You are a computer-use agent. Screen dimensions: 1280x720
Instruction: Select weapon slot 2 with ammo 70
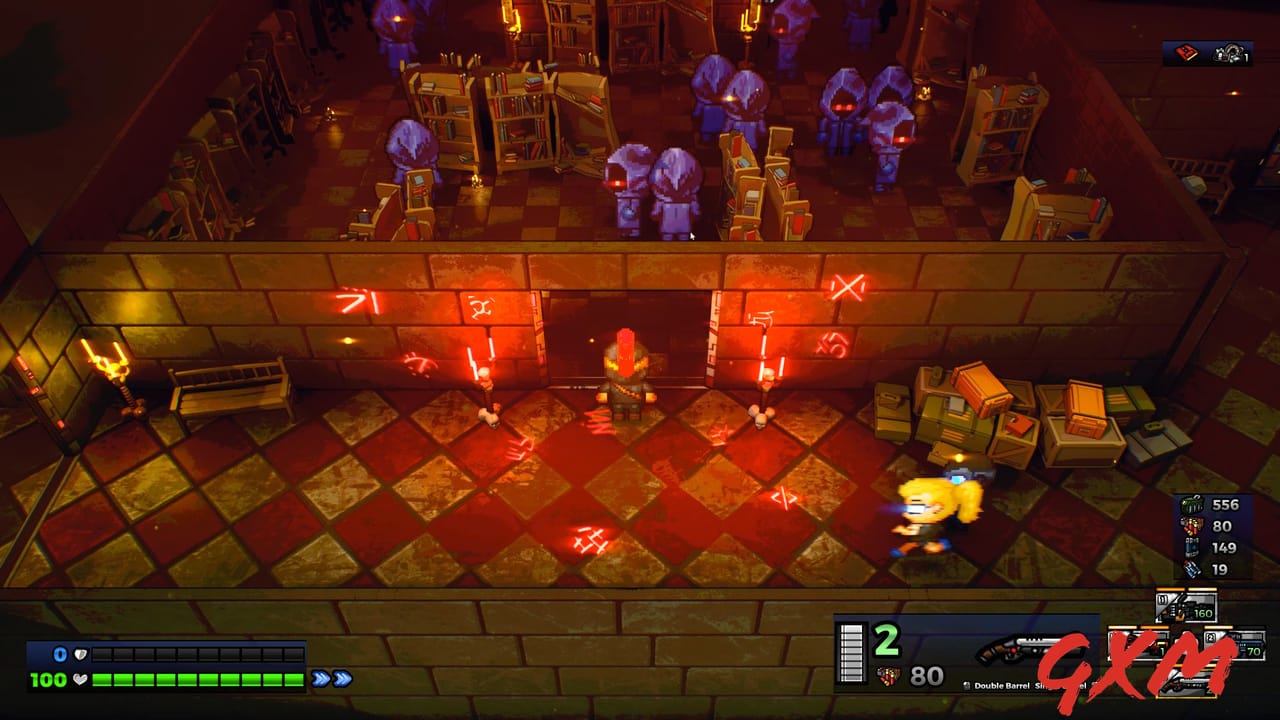coord(1233,647)
